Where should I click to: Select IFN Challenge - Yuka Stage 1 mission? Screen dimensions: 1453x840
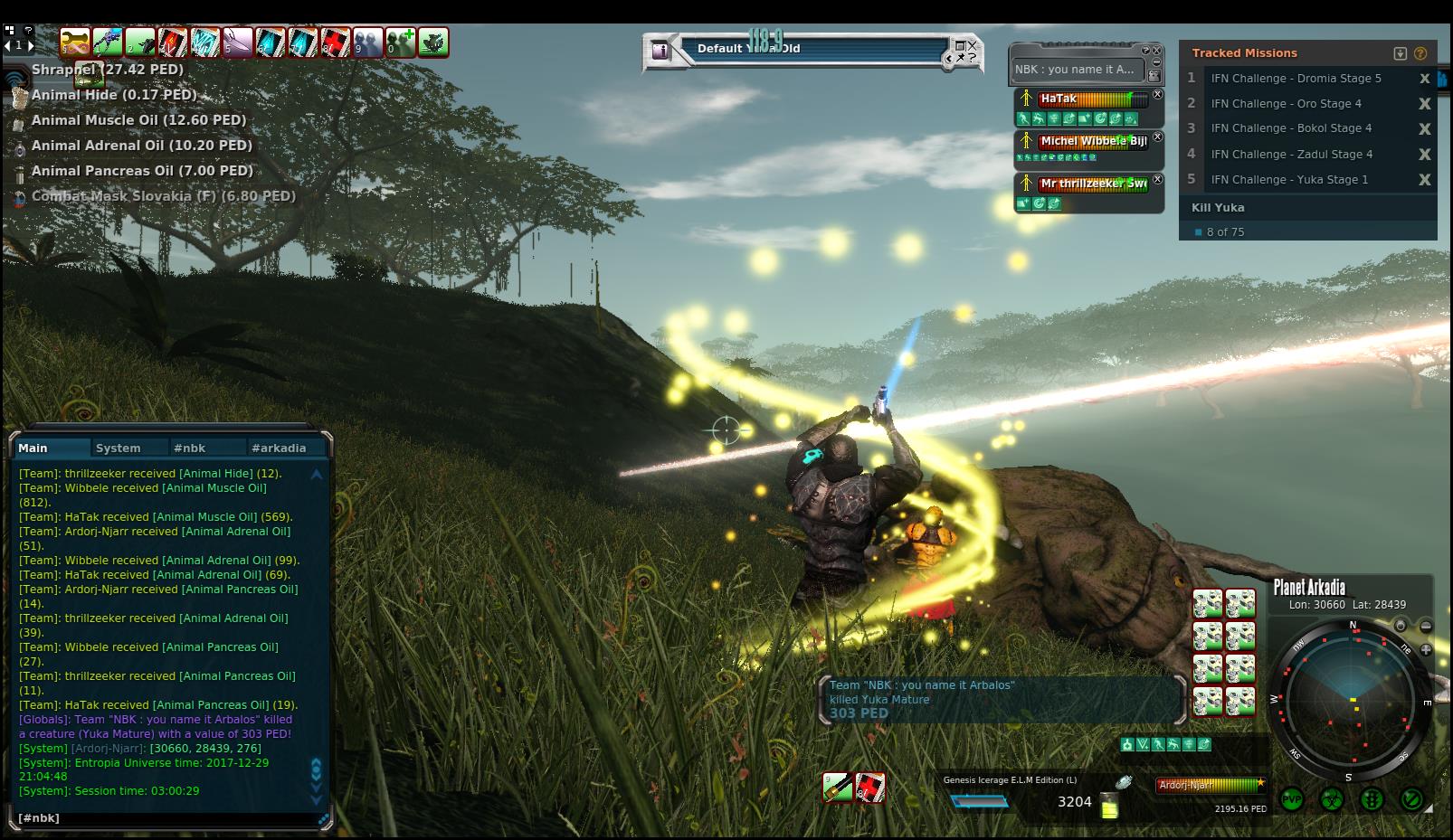pyautogui.click(x=1289, y=180)
